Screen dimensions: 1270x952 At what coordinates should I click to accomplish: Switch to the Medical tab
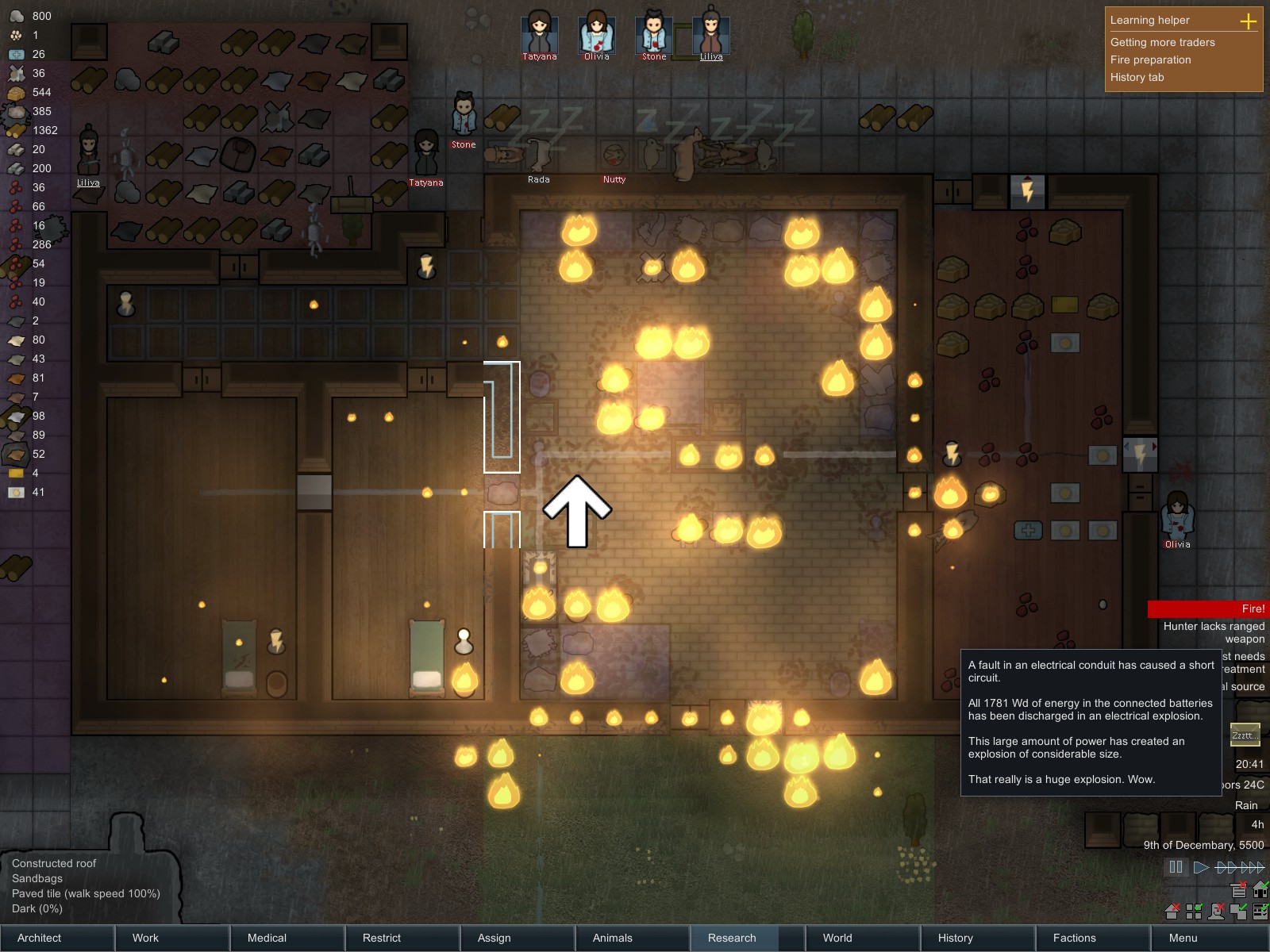(287, 938)
